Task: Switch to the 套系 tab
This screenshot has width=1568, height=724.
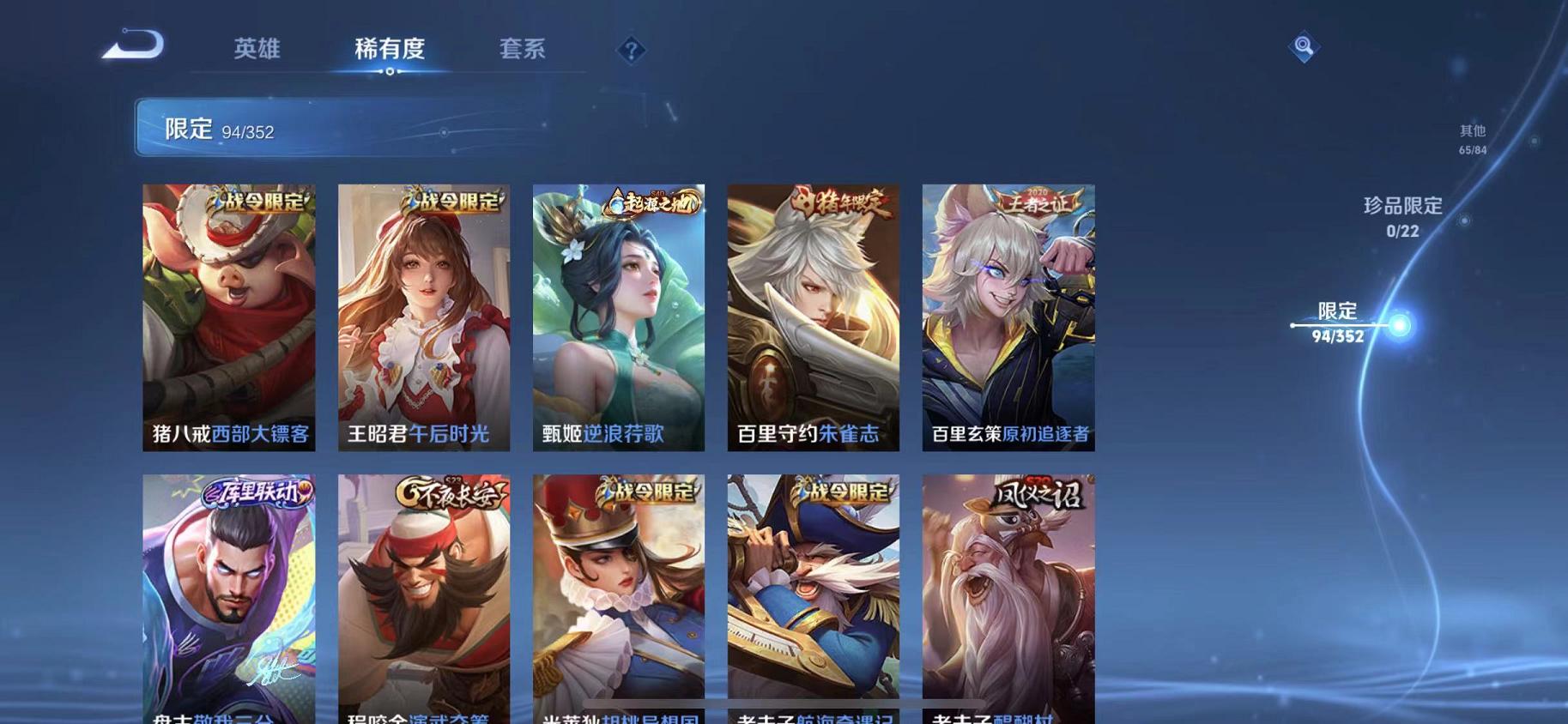Action: tap(523, 50)
